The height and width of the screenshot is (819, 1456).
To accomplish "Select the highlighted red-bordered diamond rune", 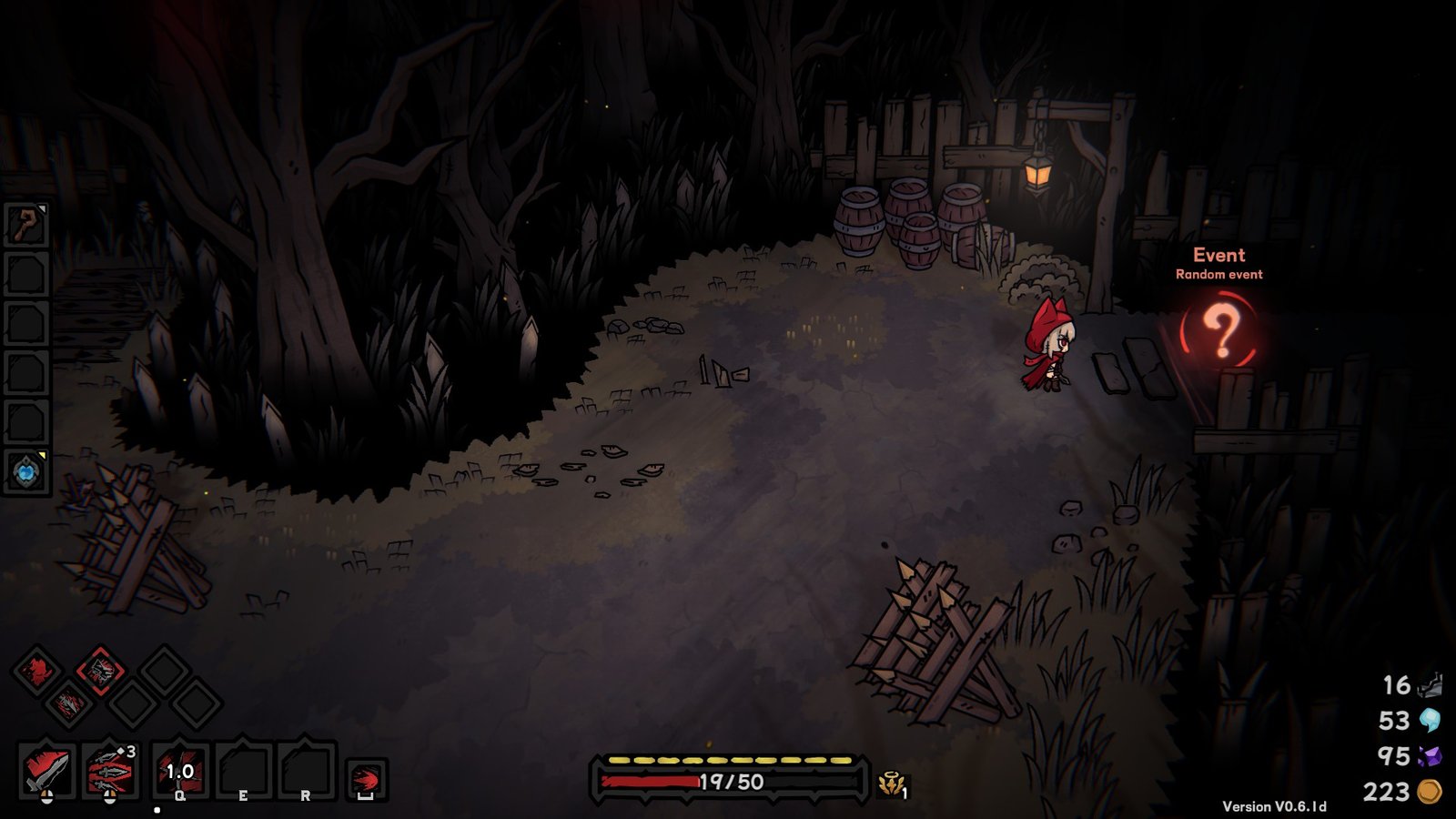I will 100,672.
